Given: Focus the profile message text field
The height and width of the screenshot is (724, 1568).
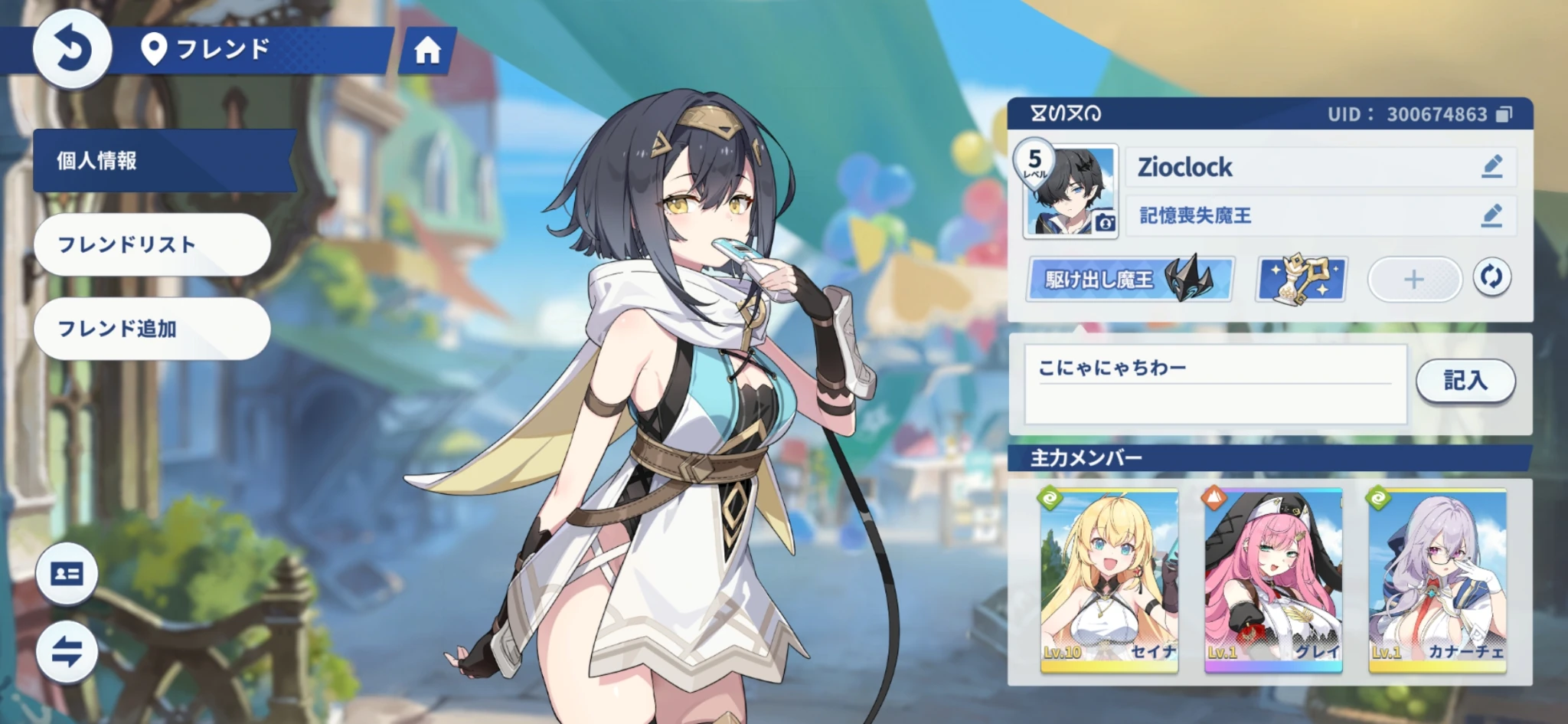Looking at the screenshot, I should 1215,383.
